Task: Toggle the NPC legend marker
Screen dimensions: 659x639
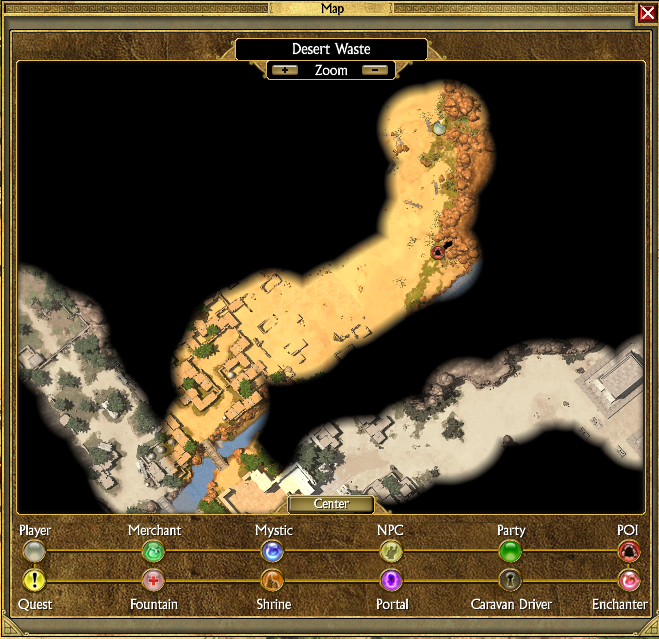Action: 390,551
